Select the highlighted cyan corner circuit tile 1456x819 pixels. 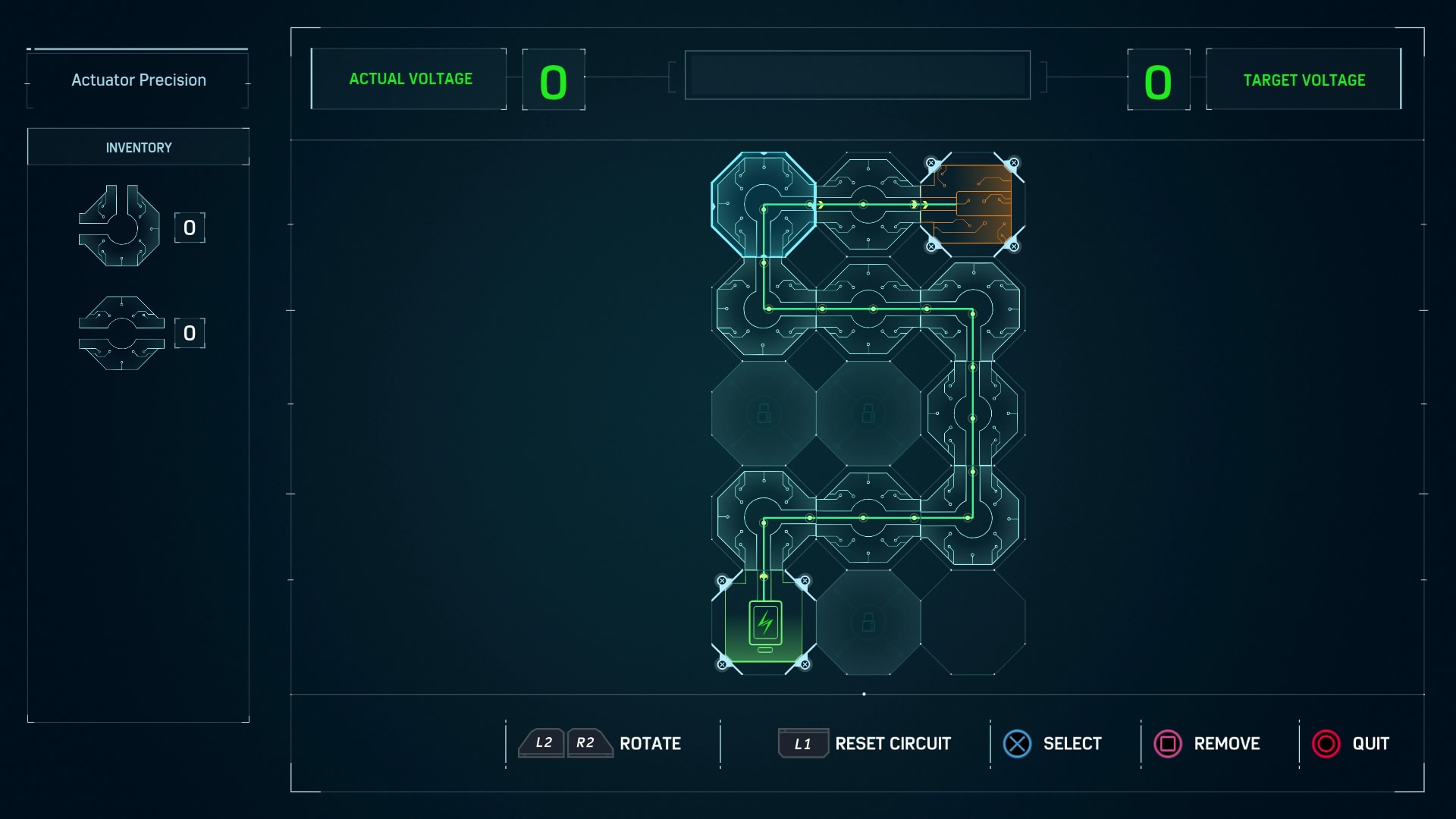pos(763,205)
